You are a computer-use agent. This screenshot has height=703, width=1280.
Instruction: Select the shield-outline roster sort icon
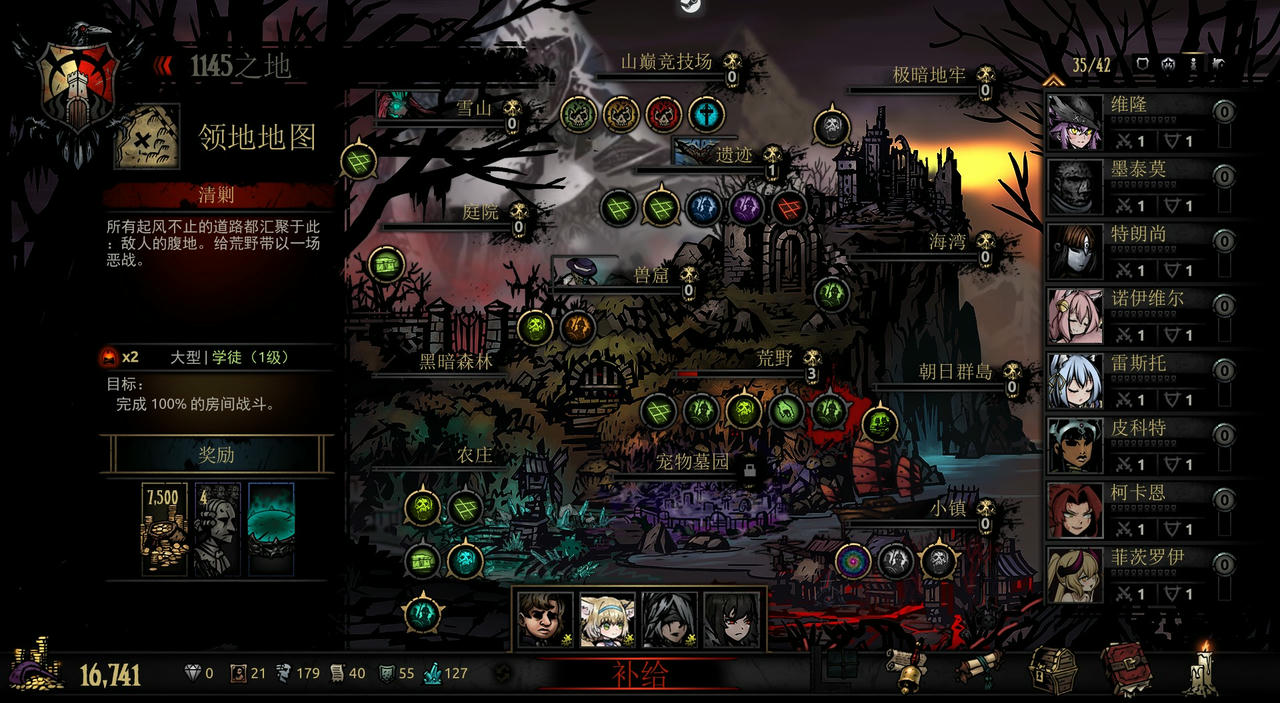tap(1144, 64)
